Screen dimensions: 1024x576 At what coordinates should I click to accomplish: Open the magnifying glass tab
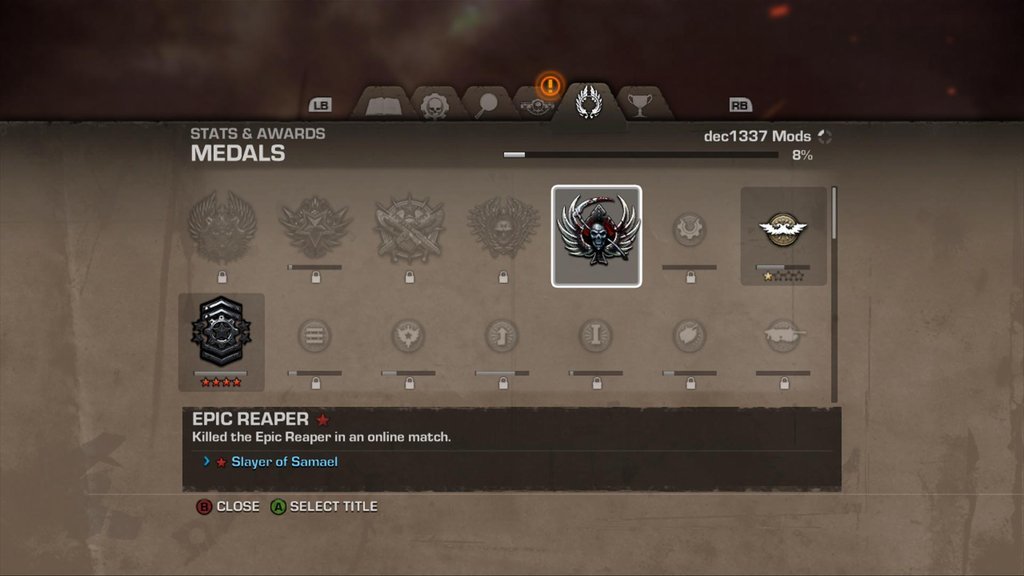click(x=486, y=105)
